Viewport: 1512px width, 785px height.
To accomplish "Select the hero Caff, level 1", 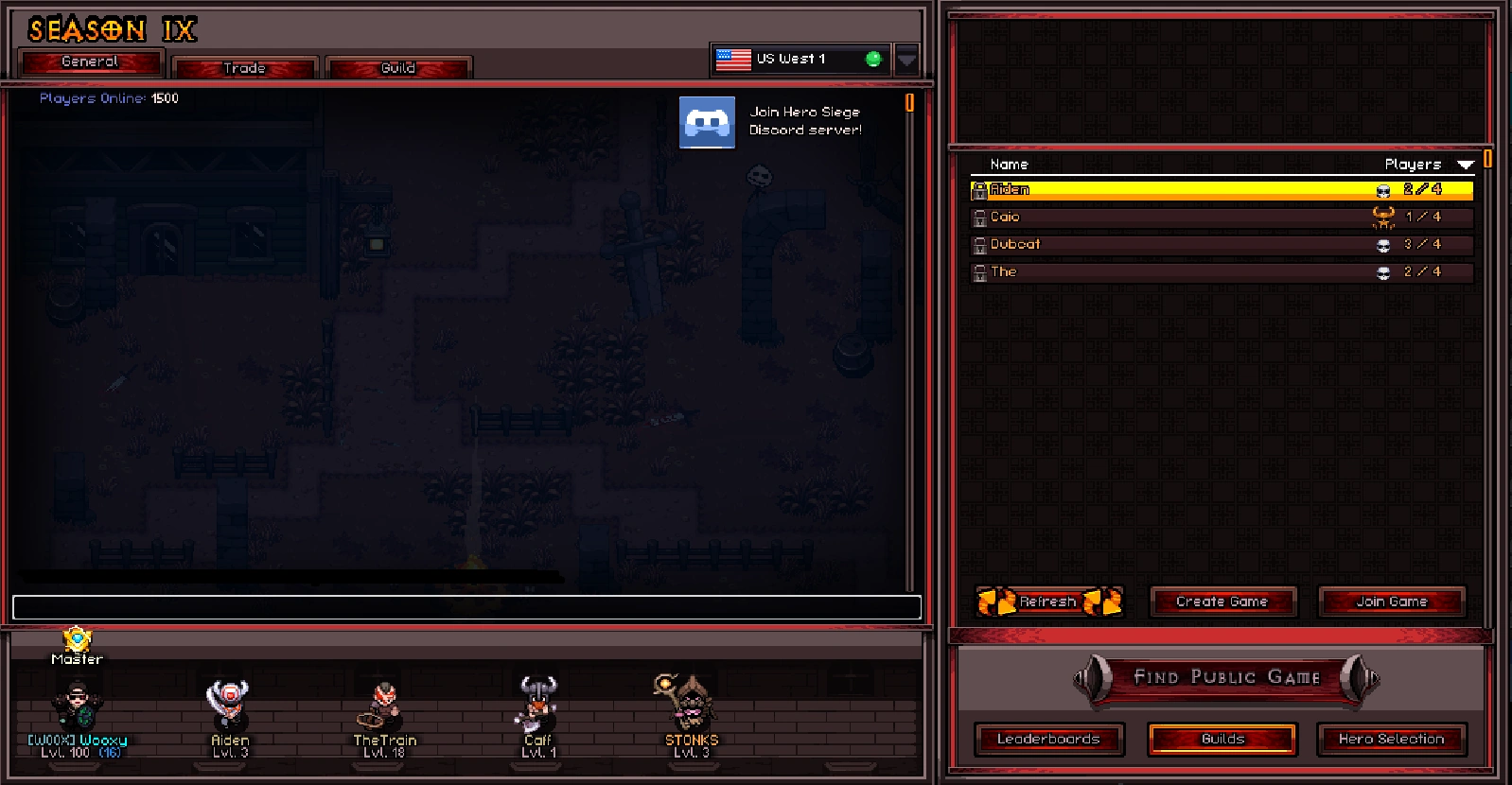I will [536, 705].
